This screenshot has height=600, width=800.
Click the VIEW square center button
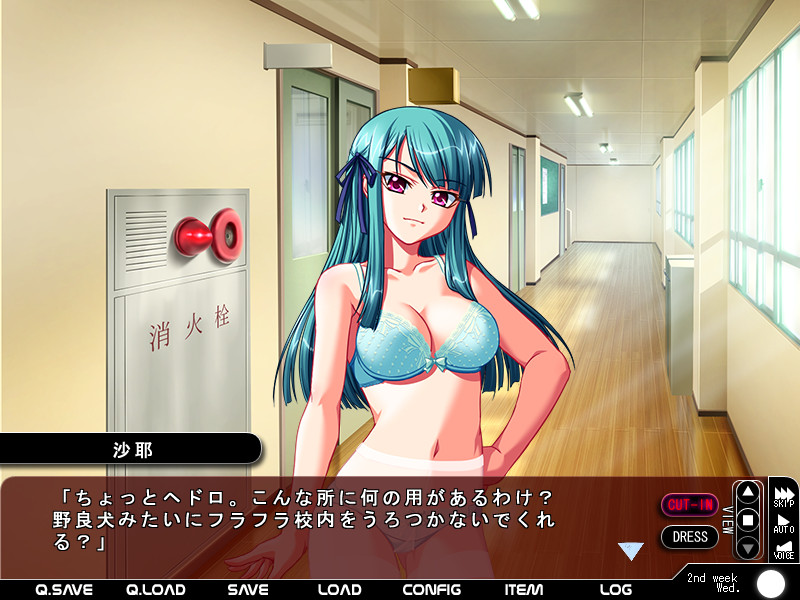click(x=748, y=520)
